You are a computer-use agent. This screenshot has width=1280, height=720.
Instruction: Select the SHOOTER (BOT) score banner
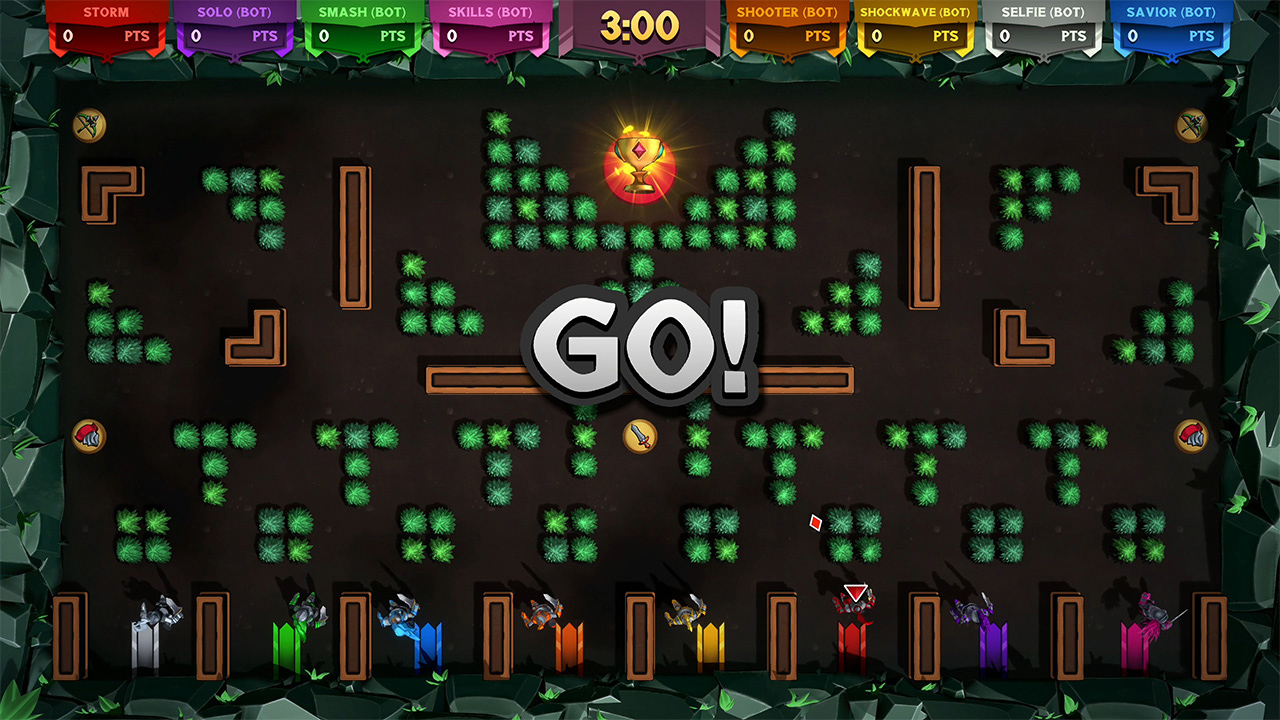(x=786, y=23)
